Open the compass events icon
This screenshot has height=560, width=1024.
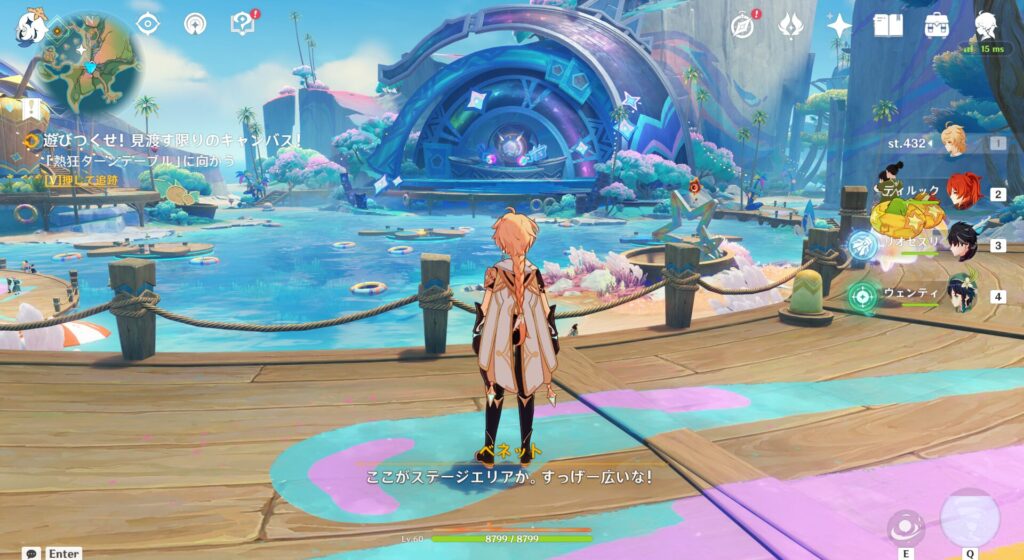(x=742, y=25)
